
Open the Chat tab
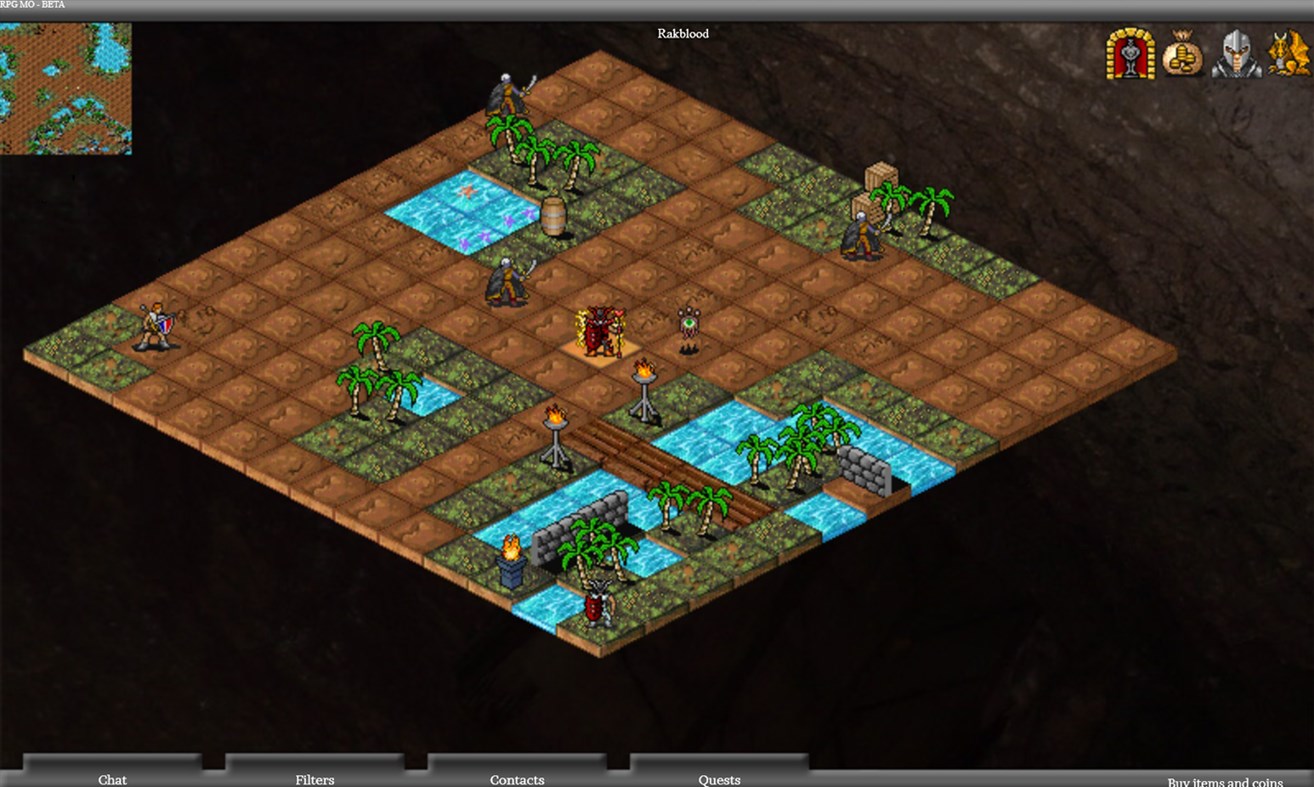coord(112,779)
